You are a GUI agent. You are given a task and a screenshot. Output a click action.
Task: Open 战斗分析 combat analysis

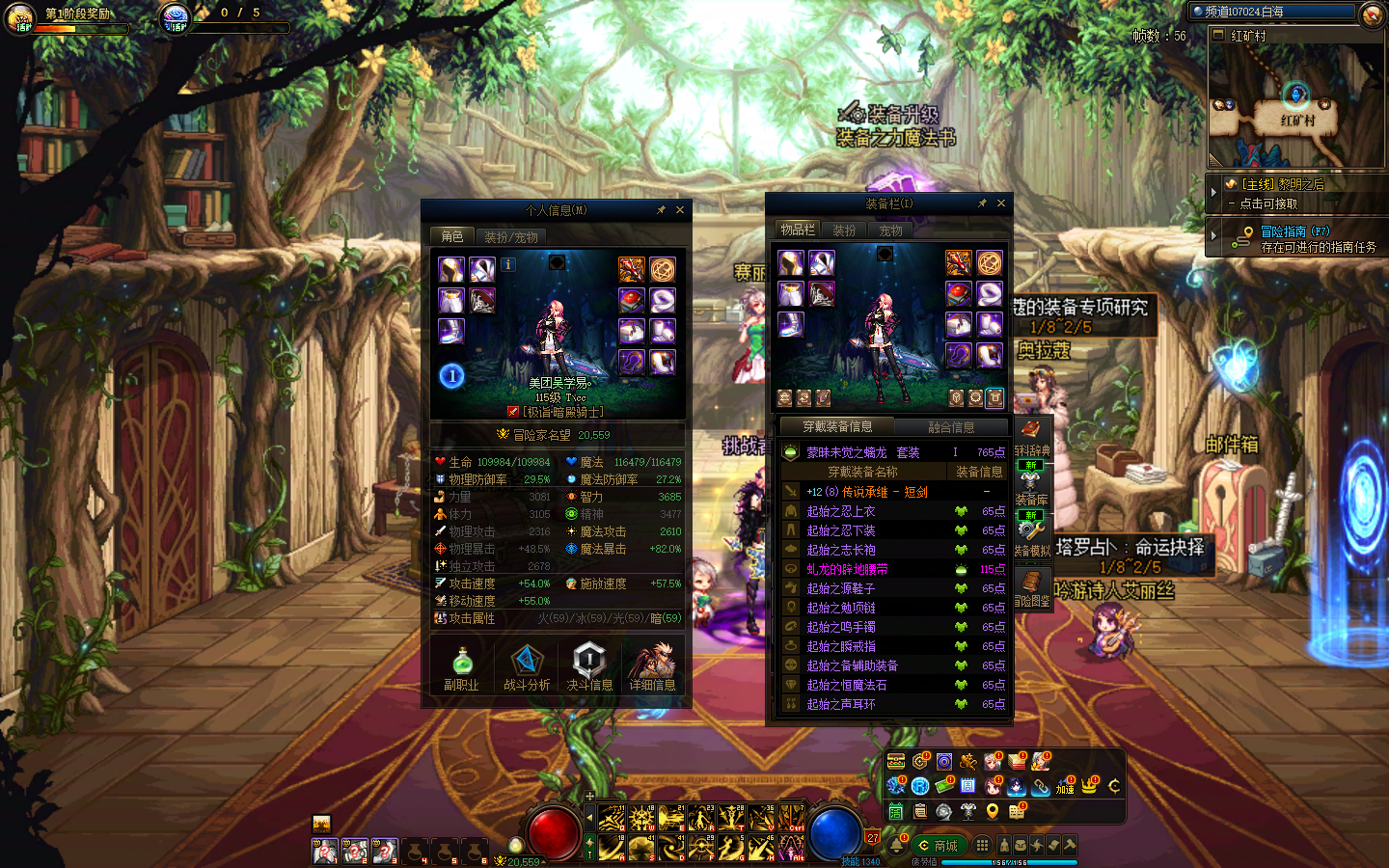click(x=527, y=668)
